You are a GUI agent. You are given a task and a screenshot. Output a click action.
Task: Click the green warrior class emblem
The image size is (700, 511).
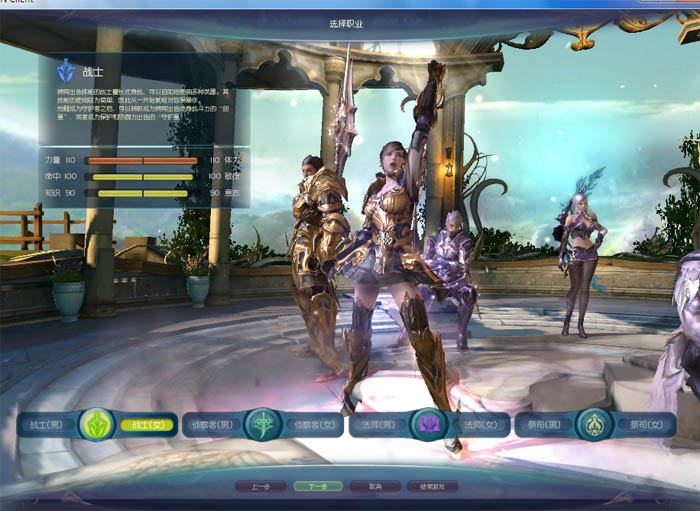pos(98,424)
